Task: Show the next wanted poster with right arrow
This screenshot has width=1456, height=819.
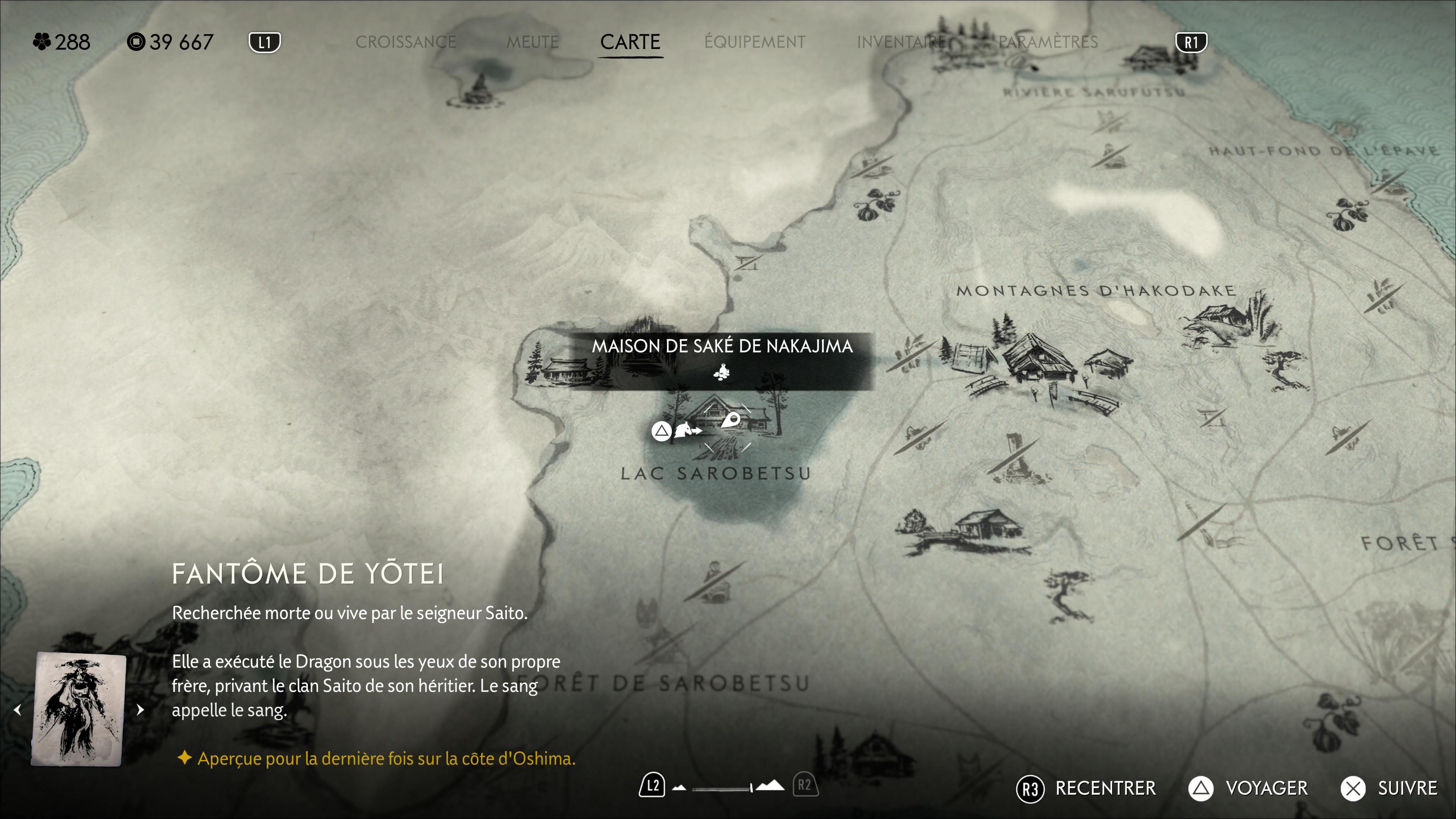Action: [140, 710]
